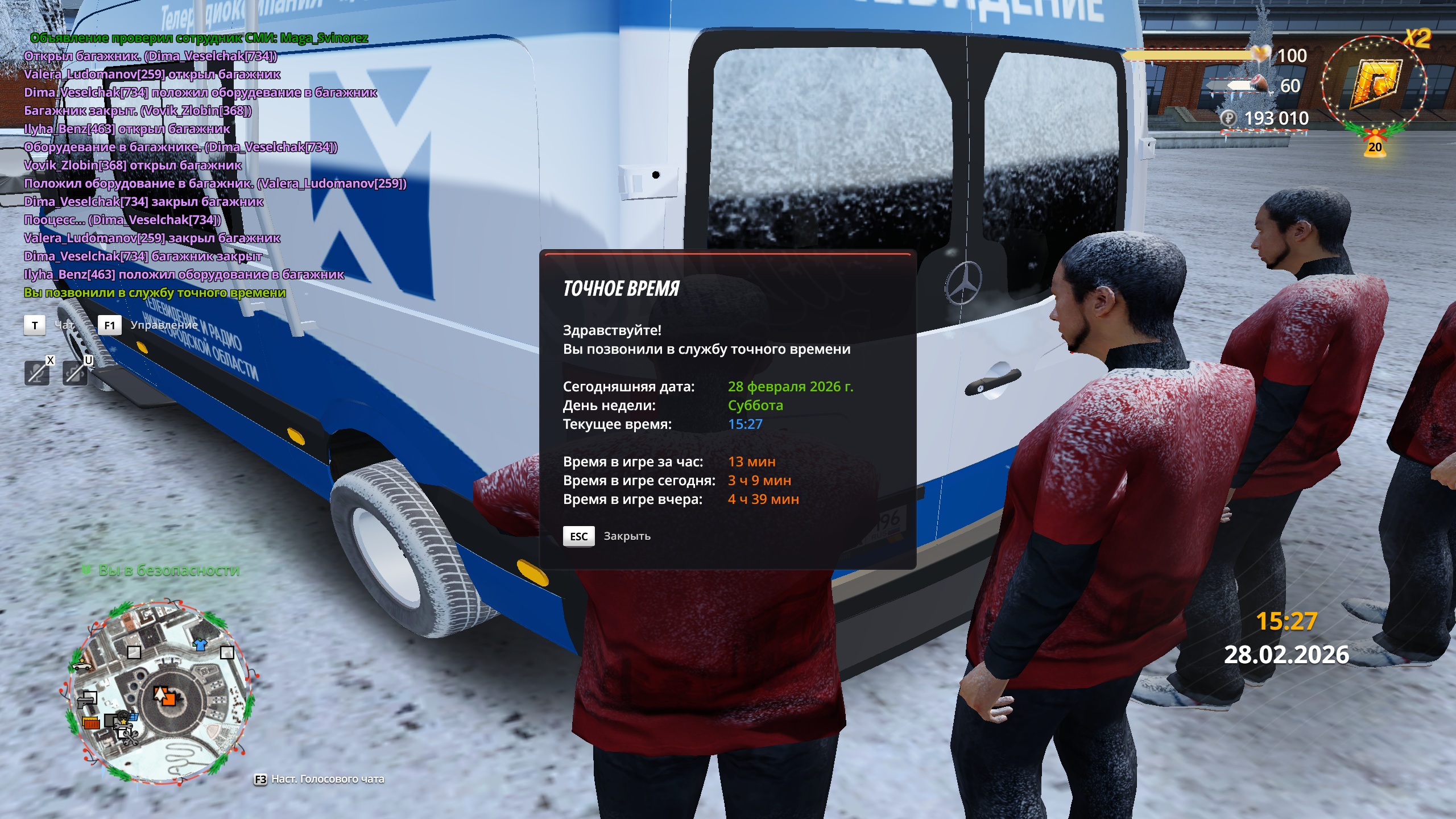Click the ruble money balance 193 010
Image resolution: width=1456 pixels, height=819 pixels.
[1276, 118]
